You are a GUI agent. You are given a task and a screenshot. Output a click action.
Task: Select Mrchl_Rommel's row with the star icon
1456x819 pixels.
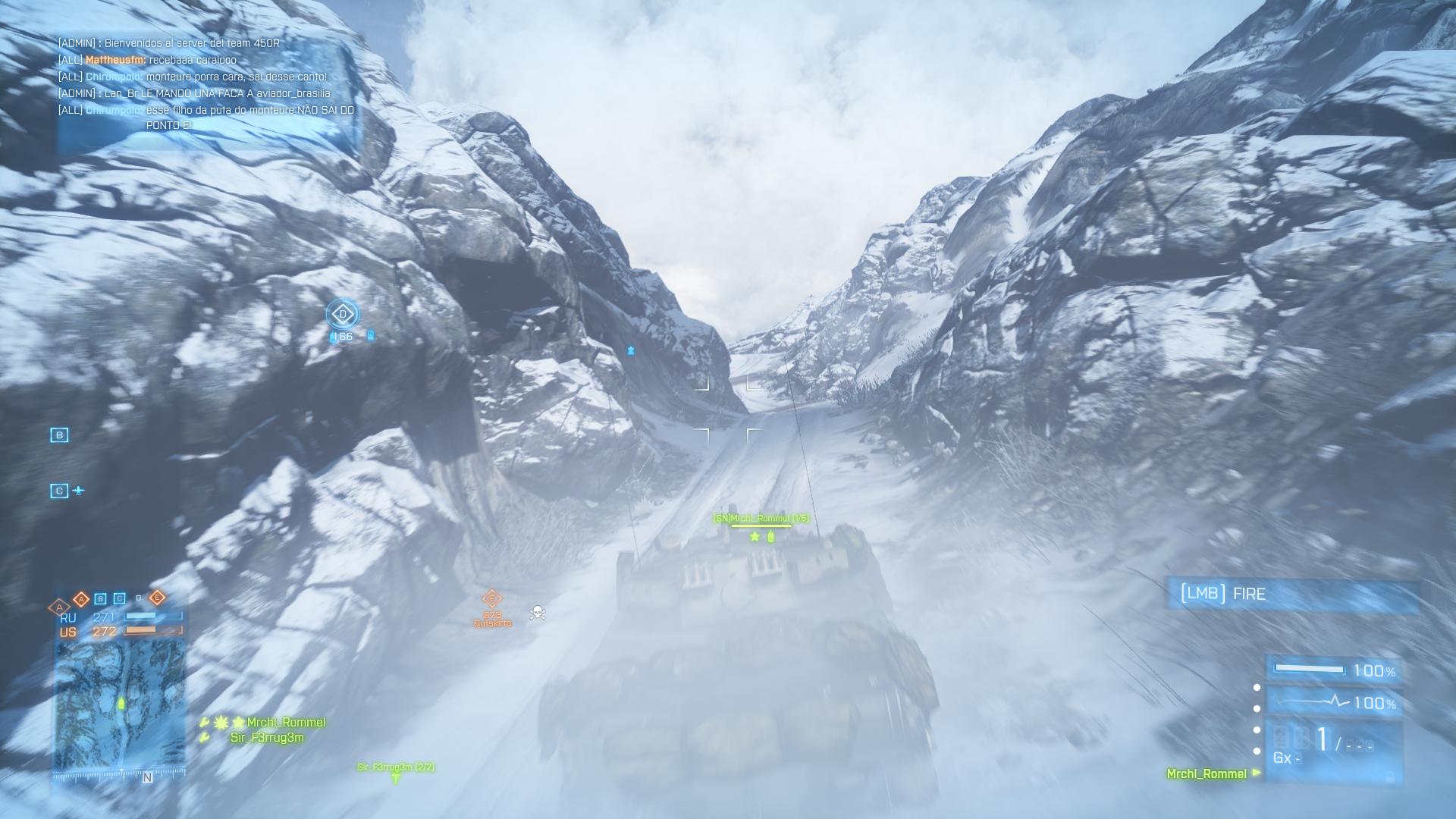(285, 722)
